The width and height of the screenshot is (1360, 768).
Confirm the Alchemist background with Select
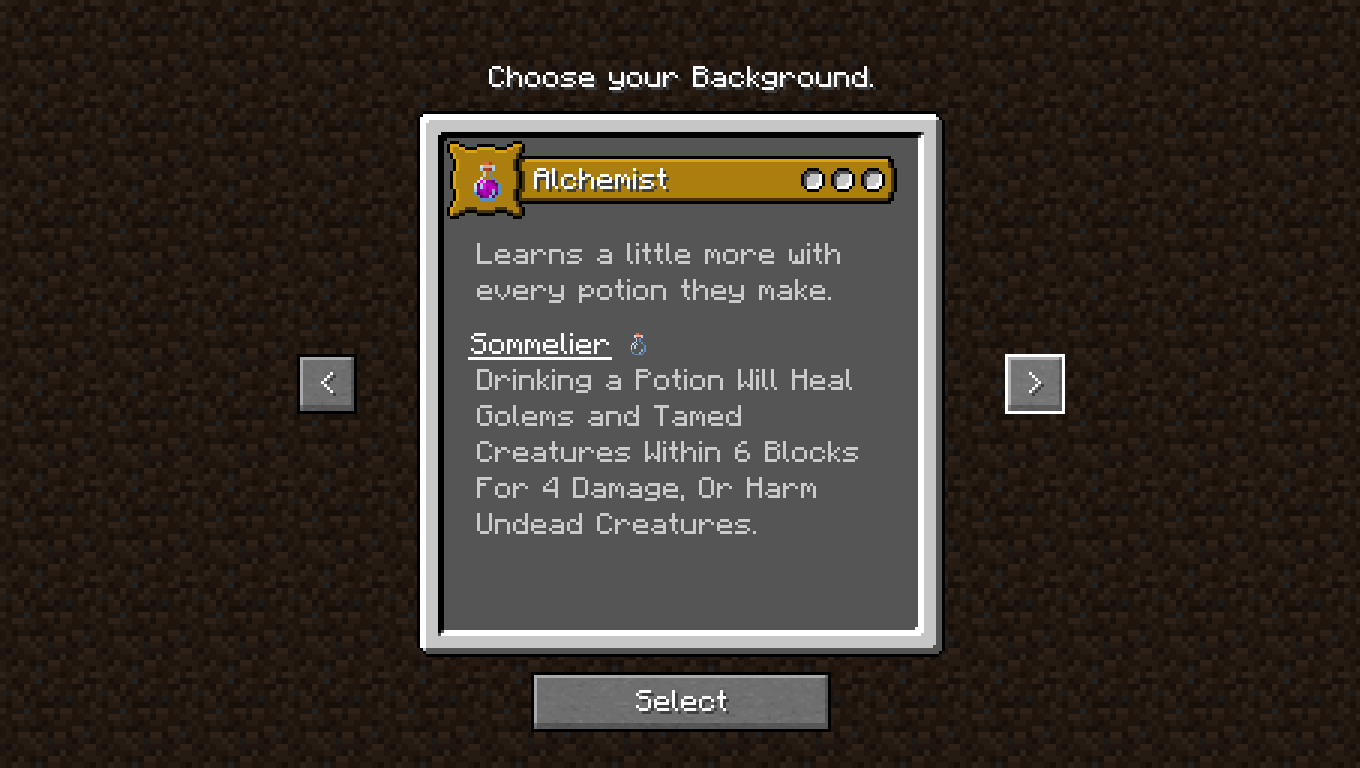tap(680, 701)
